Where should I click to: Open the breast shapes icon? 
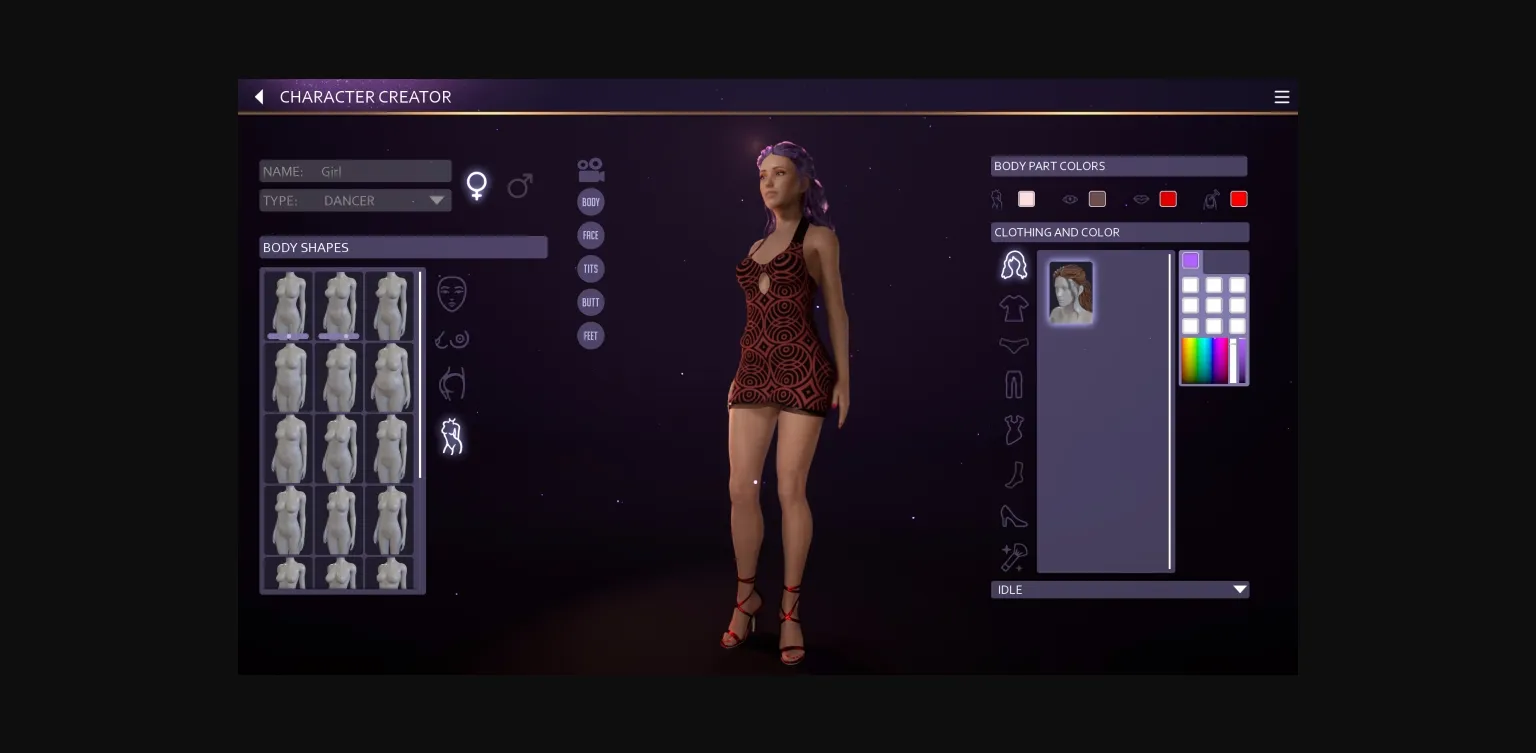pos(451,338)
